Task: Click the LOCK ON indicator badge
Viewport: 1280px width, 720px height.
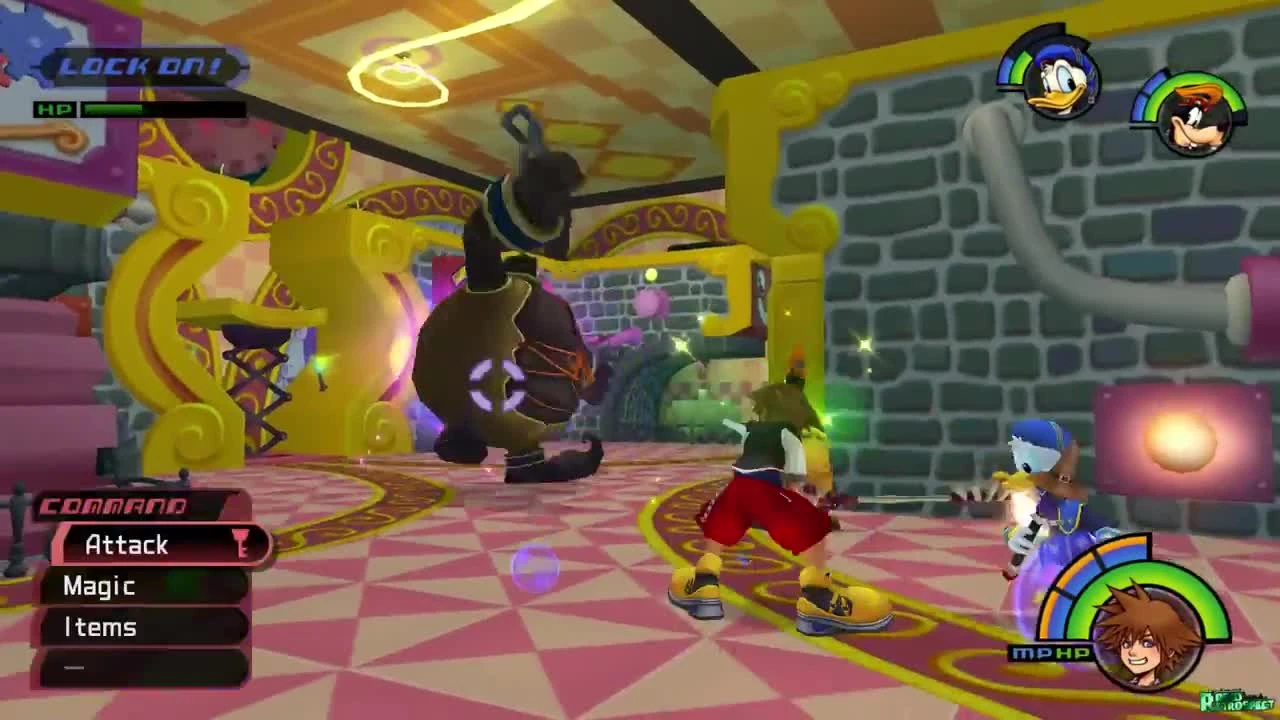Action: tap(146, 67)
